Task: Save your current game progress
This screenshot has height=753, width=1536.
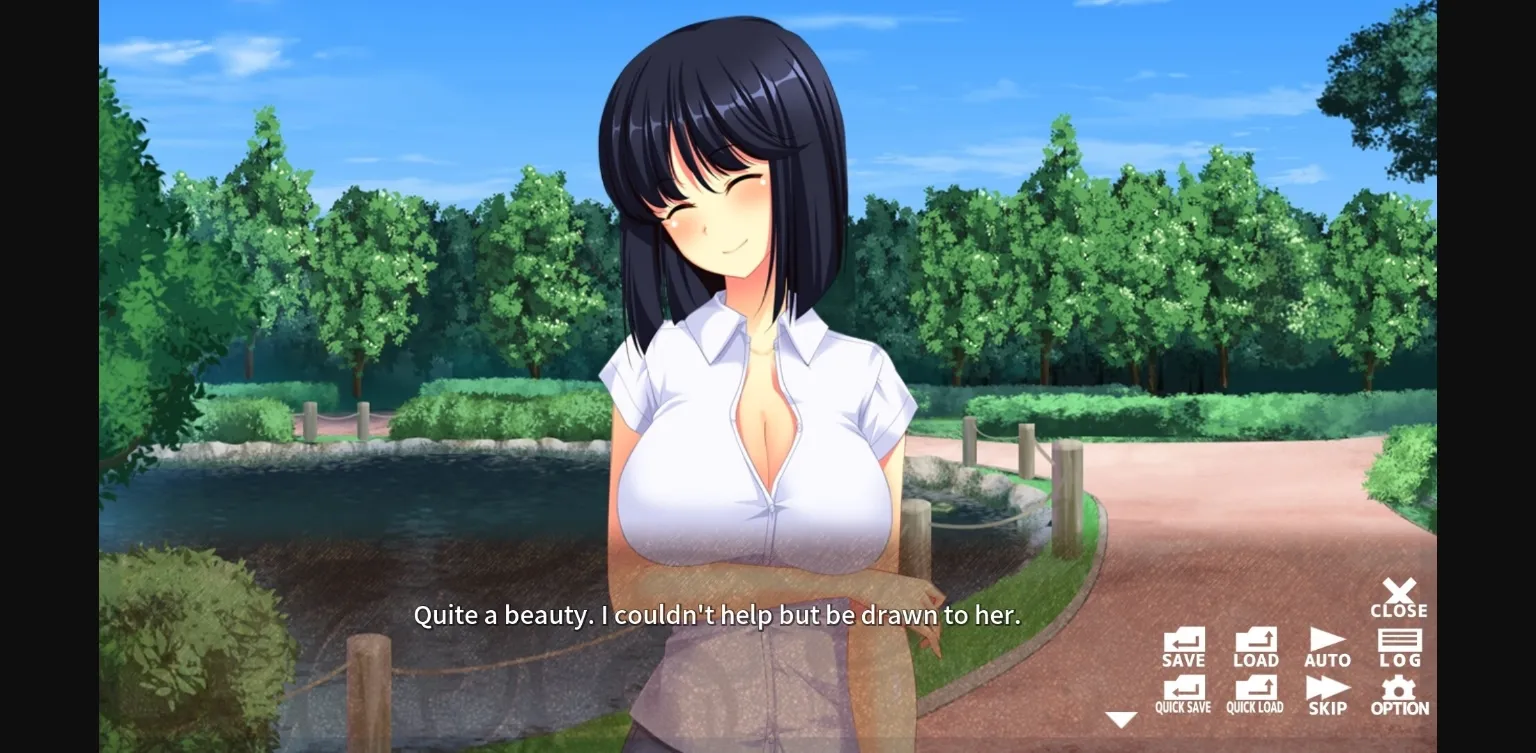Action: click(1184, 645)
